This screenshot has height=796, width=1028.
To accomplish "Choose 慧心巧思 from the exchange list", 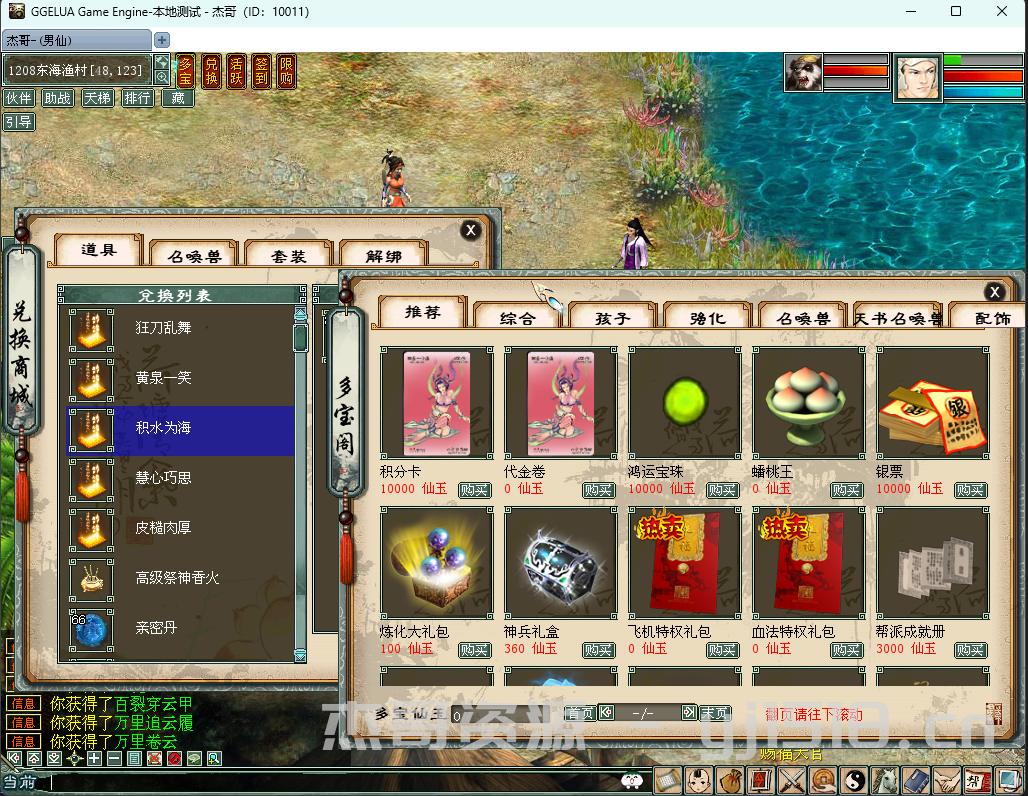I will point(180,478).
